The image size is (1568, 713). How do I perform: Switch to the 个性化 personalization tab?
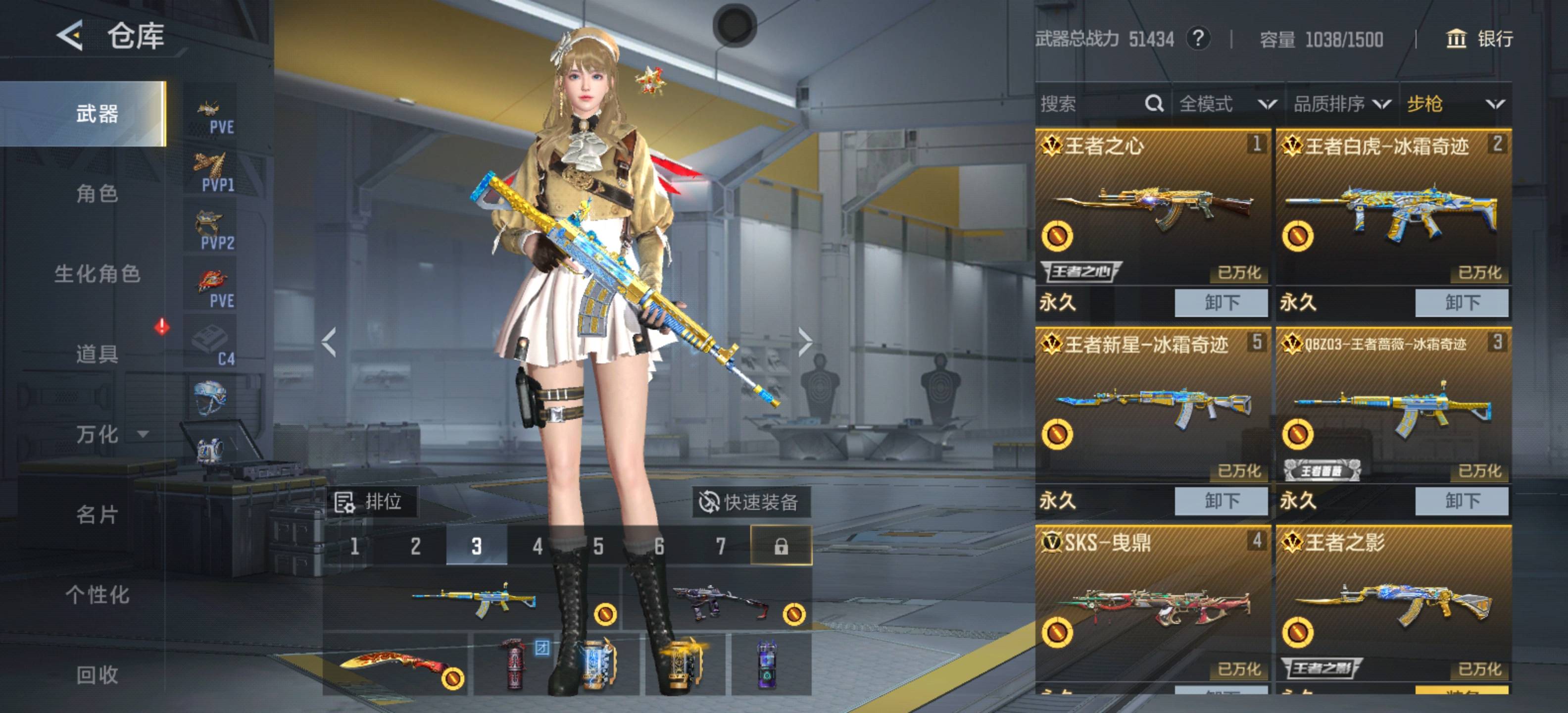[x=98, y=594]
